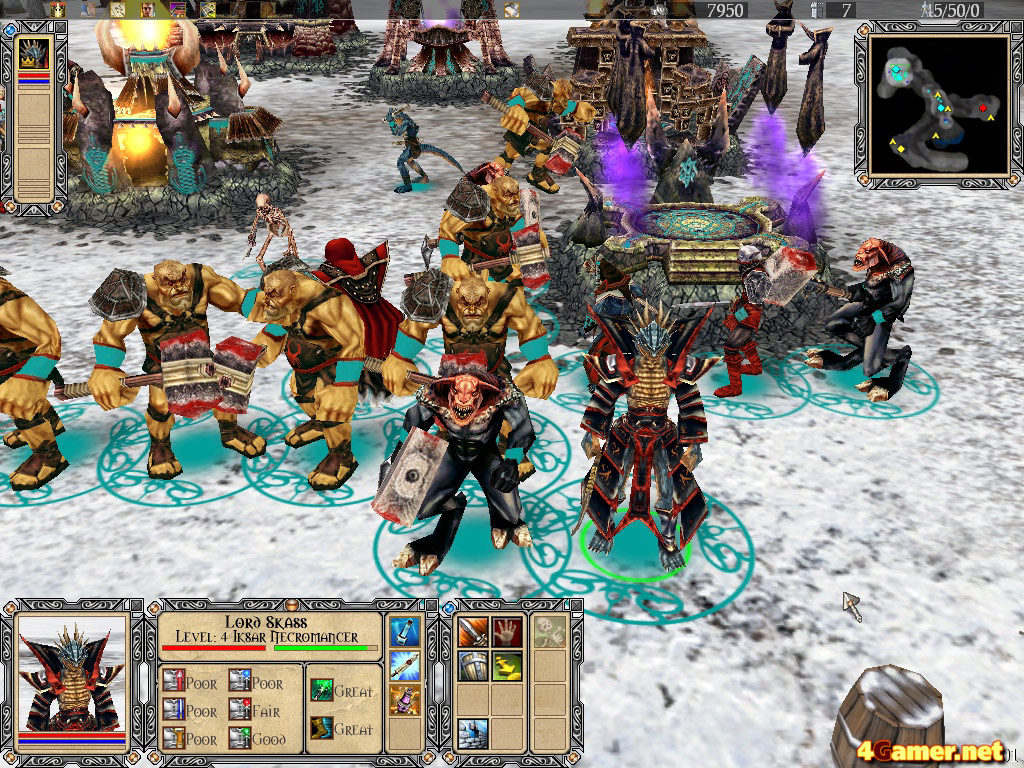Open the scroll icon in the top bar
Image resolution: width=1024 pixels, height=768 pixels.
[x=118, y=9]
